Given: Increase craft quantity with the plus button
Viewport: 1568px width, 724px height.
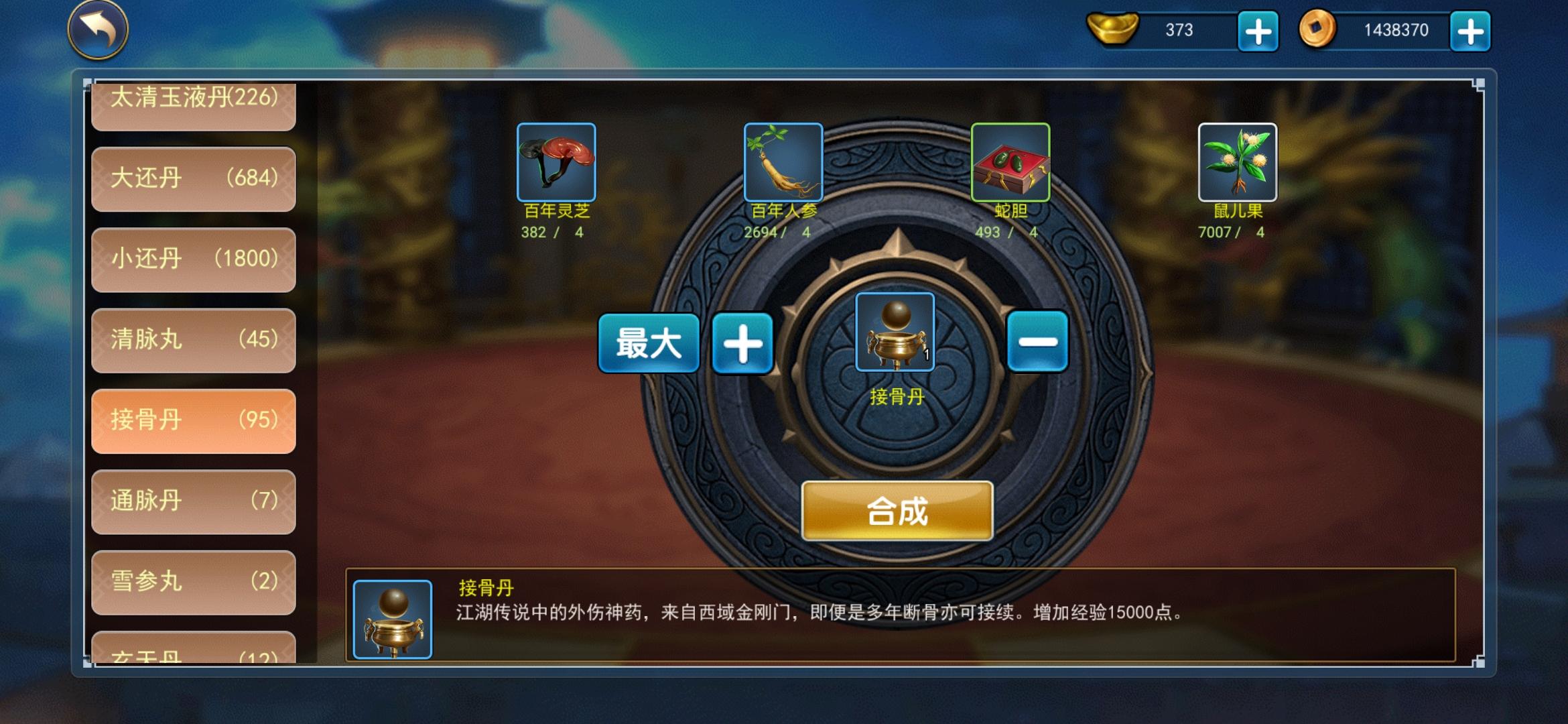Looking at the screenshot, I should [x=743, y=343].
